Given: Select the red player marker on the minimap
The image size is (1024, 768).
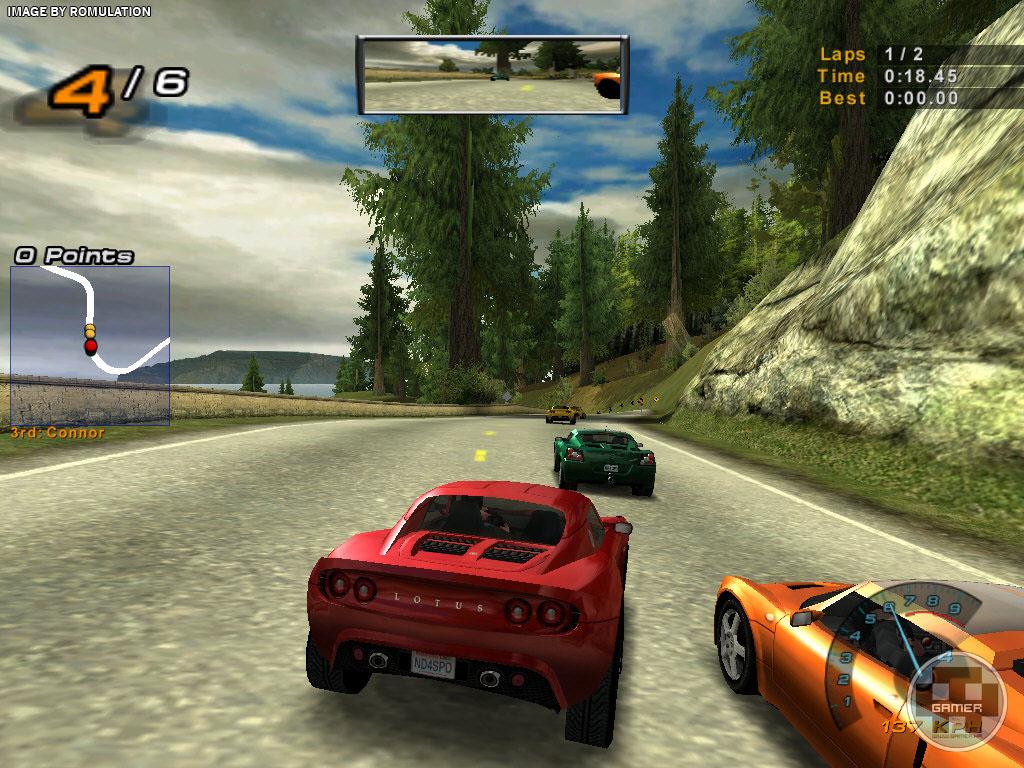Looking at the screenshot, I should tap(91, 346).
